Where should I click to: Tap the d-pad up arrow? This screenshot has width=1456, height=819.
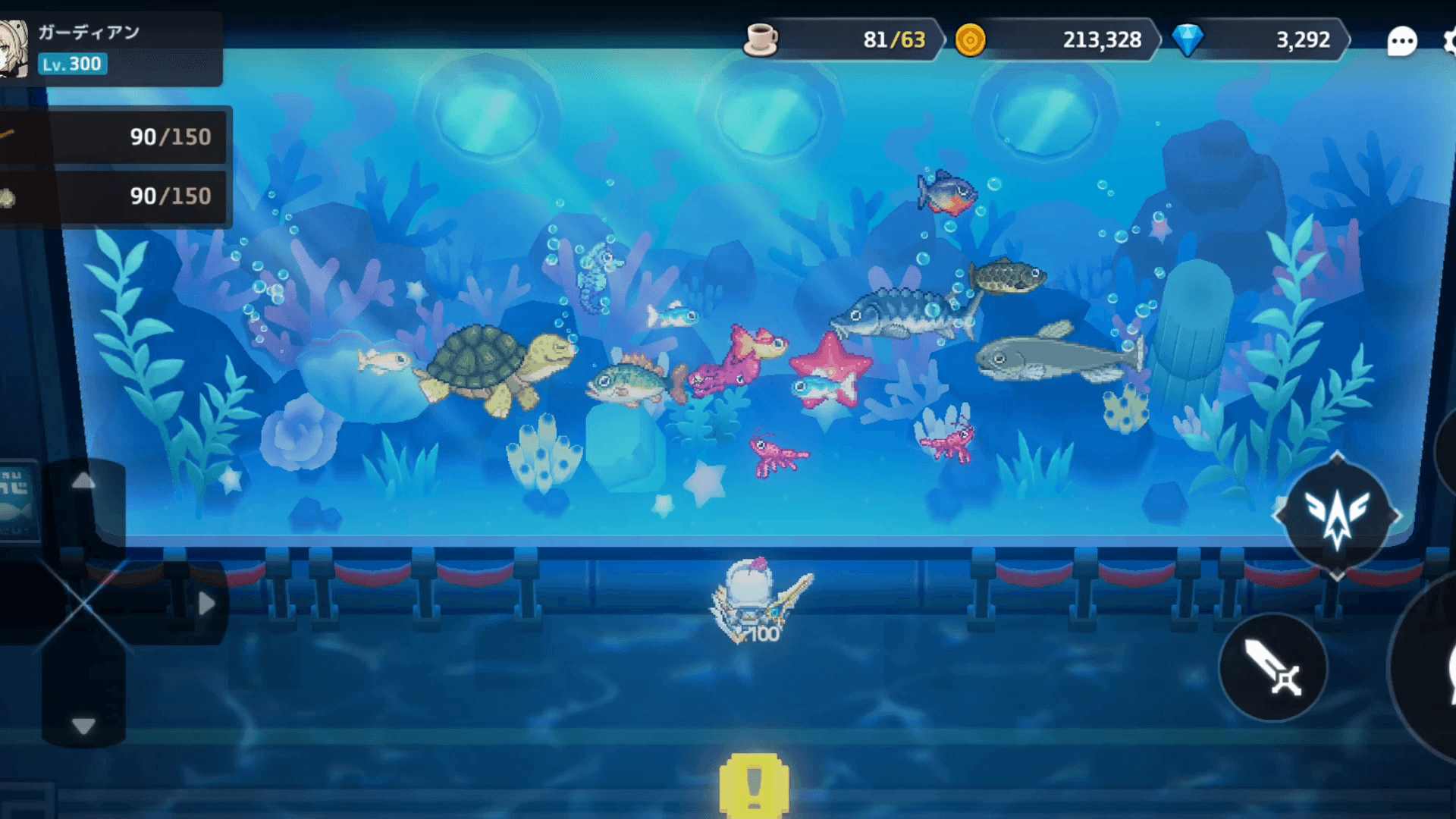coord(83,481)
